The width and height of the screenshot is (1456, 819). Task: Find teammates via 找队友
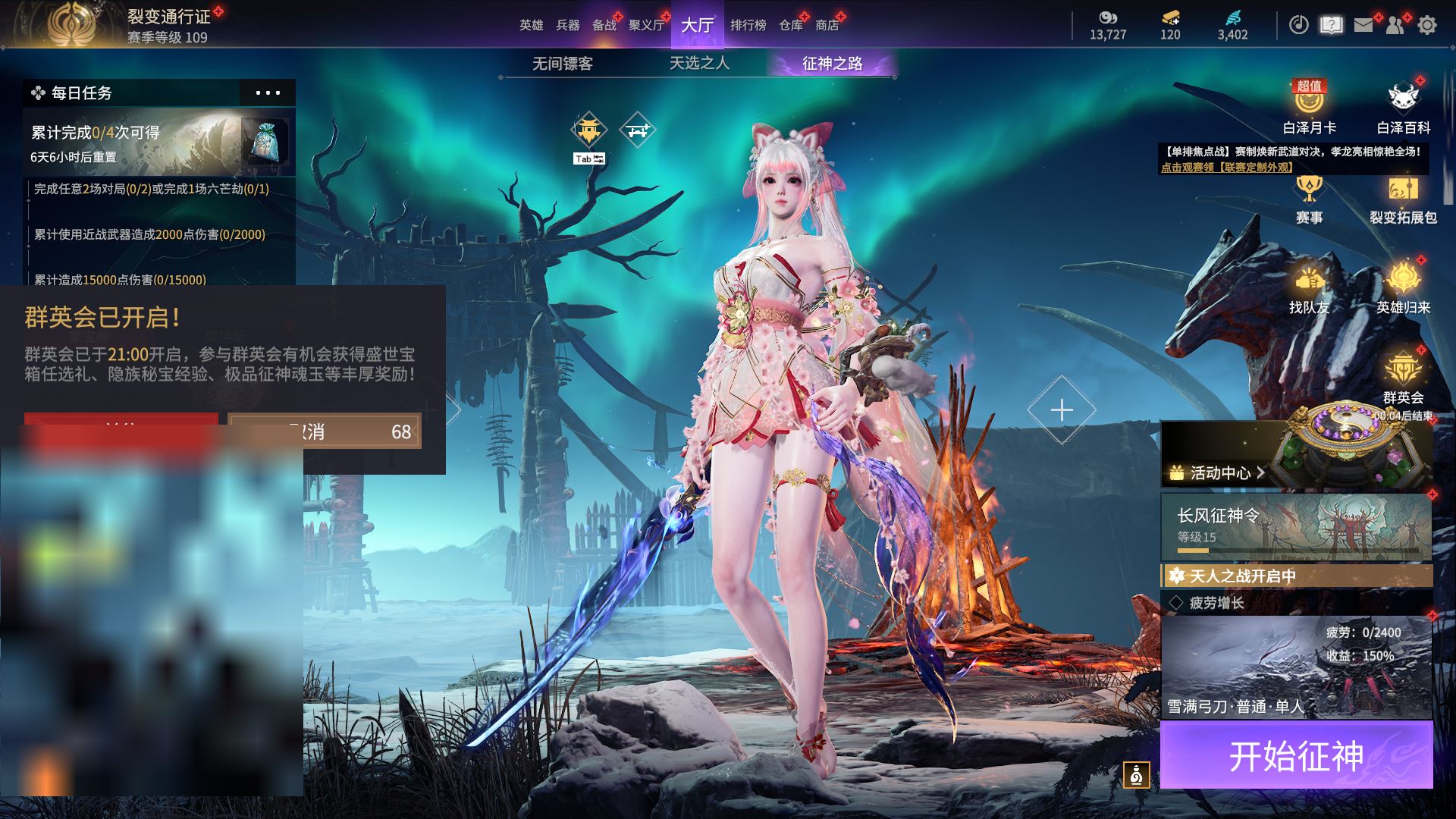[x=1309, y=288]
